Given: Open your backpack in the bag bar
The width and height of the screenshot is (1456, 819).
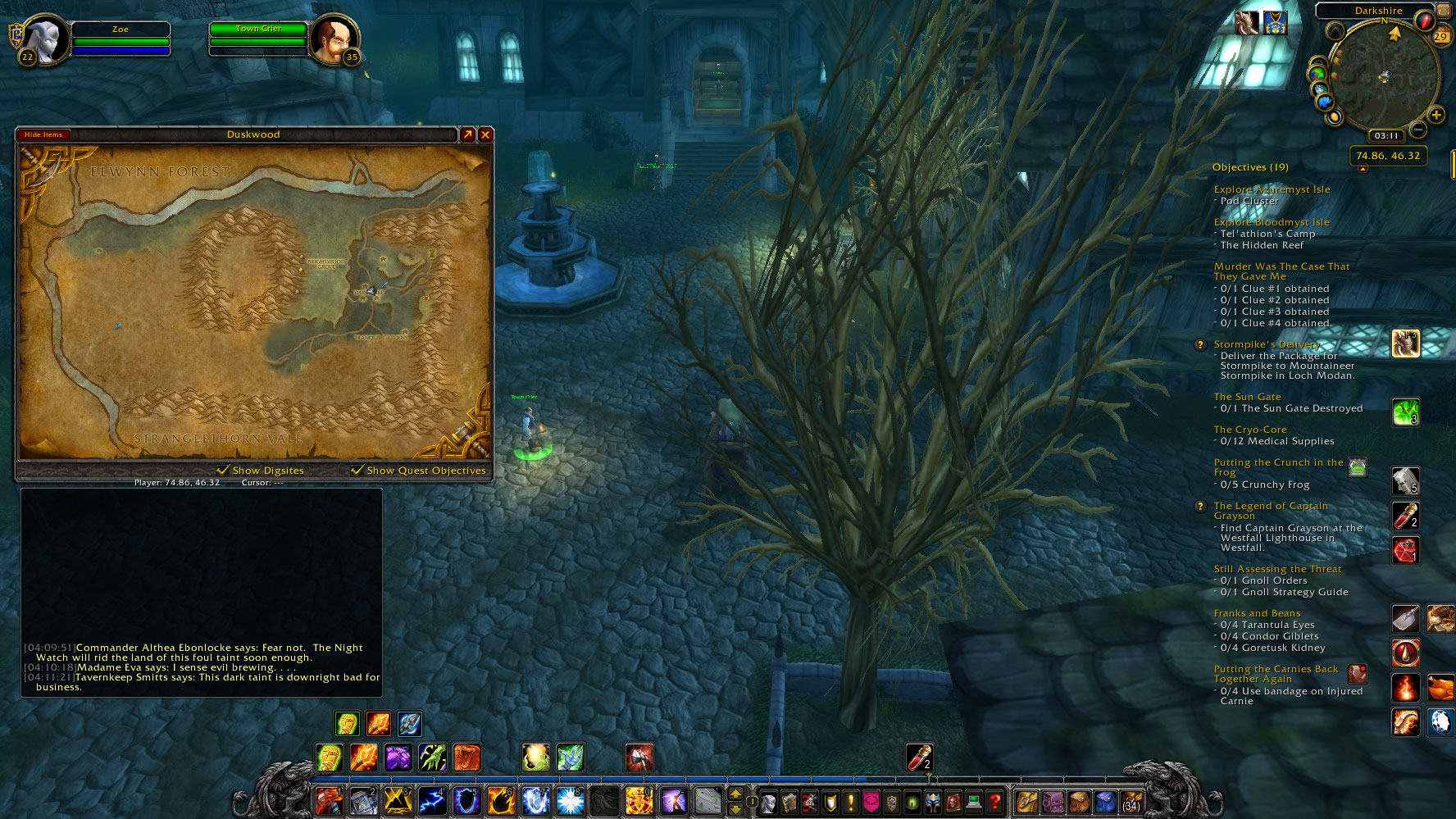Looking at the screenshot, I should pos(1131,803).
